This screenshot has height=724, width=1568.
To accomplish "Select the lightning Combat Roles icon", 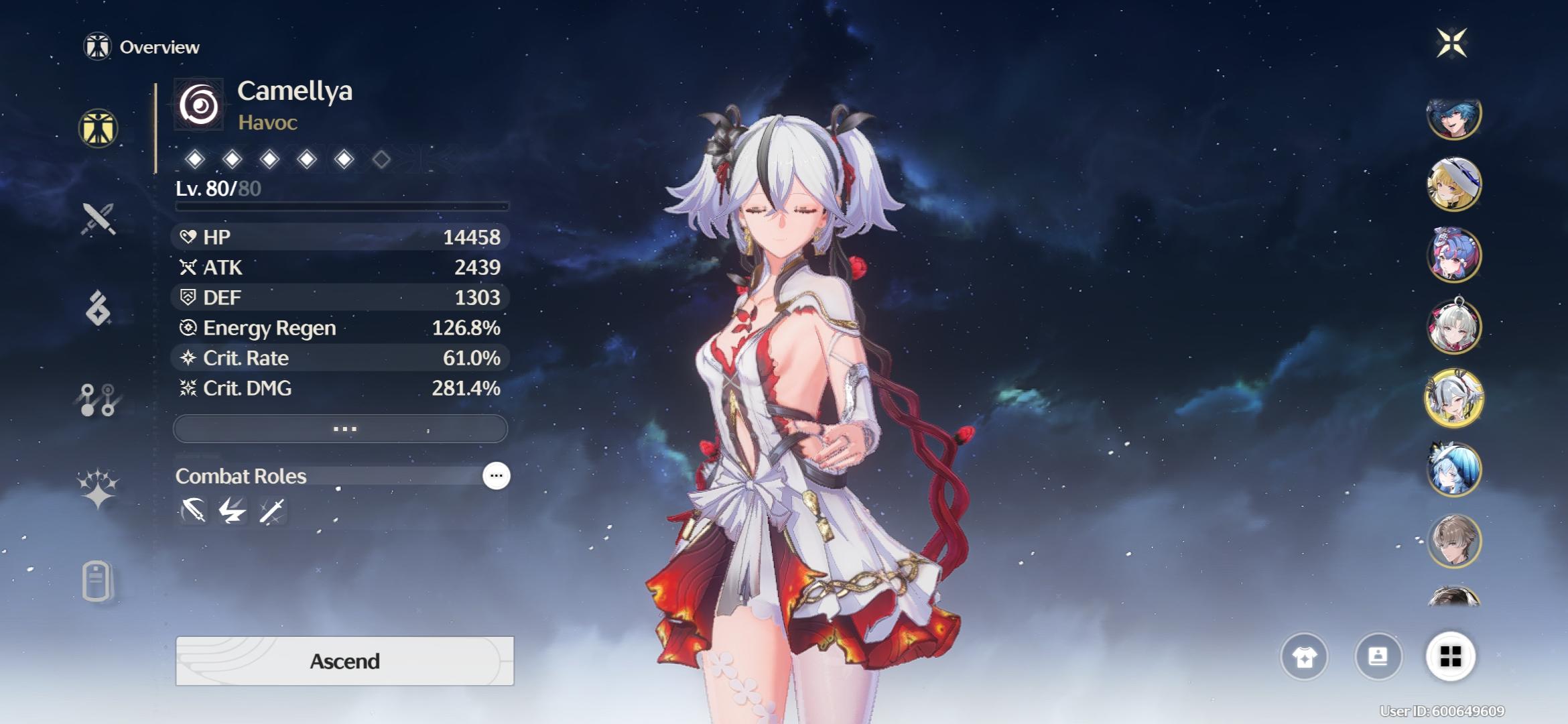I will [x=232, y=510].
